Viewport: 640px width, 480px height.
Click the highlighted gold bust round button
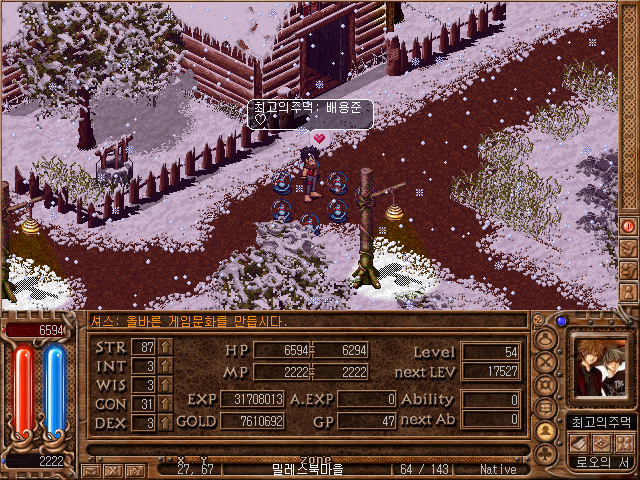coord(546,431)
